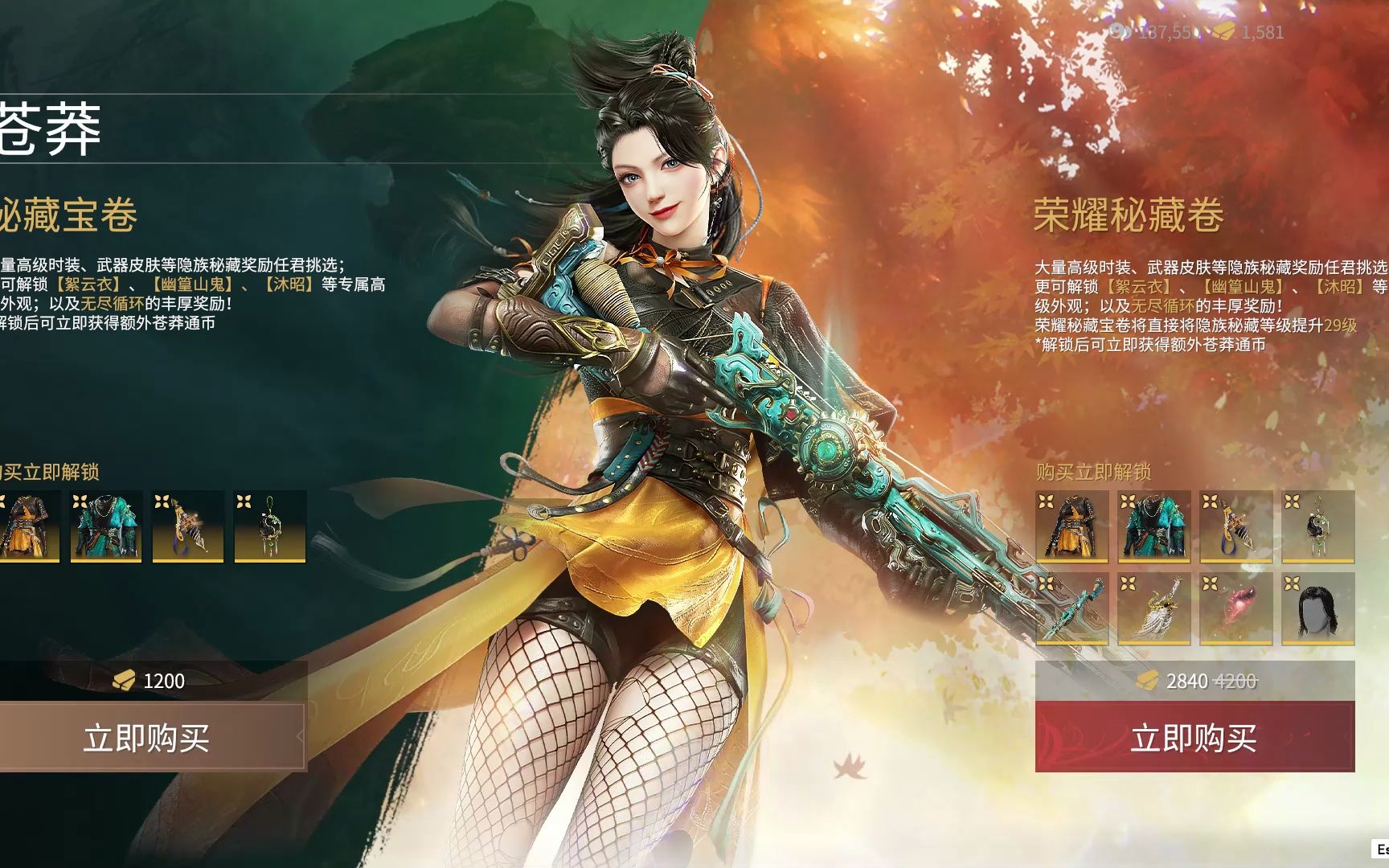Viewport: 1389px width, 868px height.
Task: View the pink glowing effect reward
Action: [1235, 608]
